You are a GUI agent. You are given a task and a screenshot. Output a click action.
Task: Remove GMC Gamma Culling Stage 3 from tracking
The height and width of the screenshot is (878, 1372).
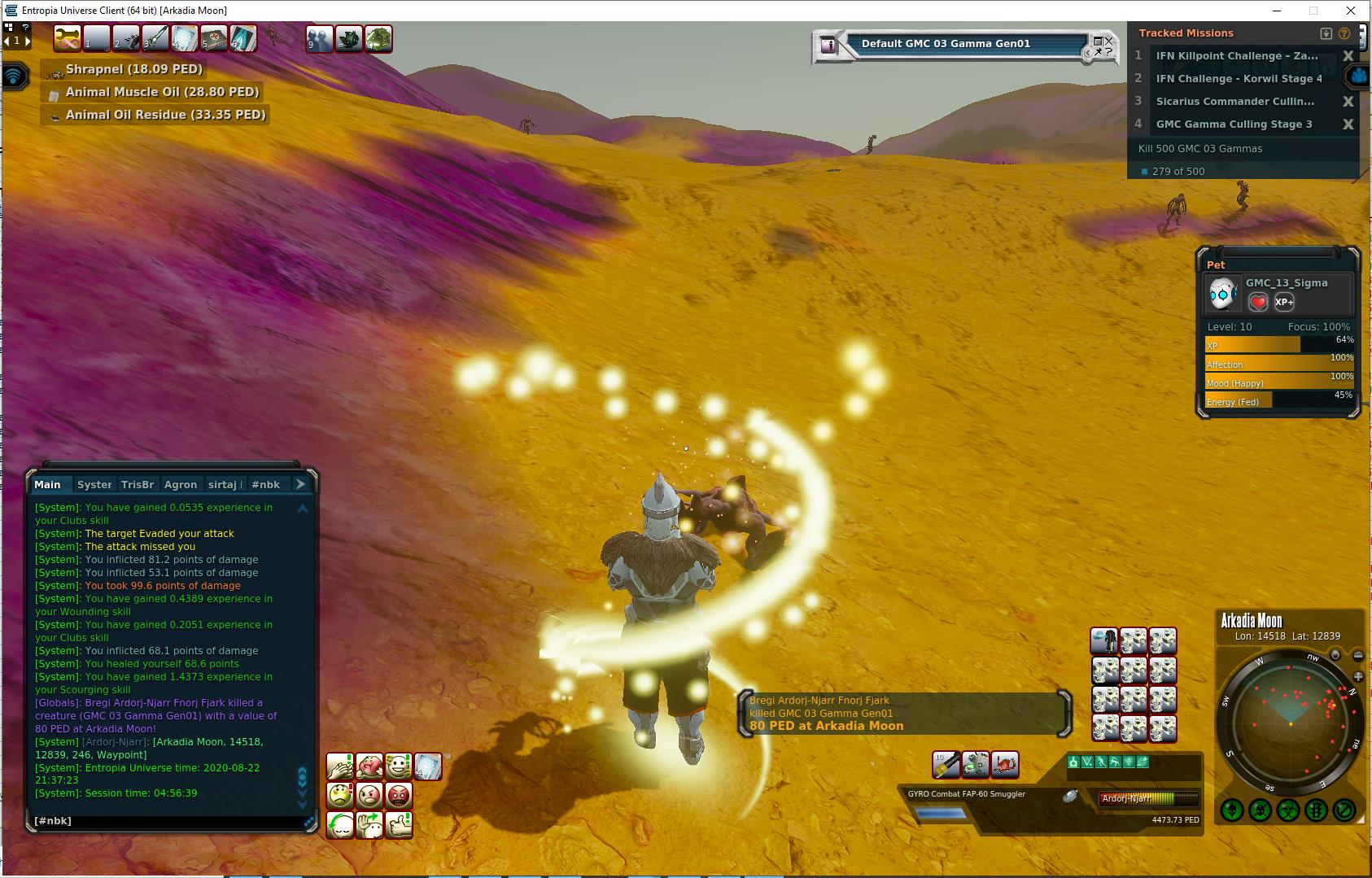click(x=1348, y=124)
